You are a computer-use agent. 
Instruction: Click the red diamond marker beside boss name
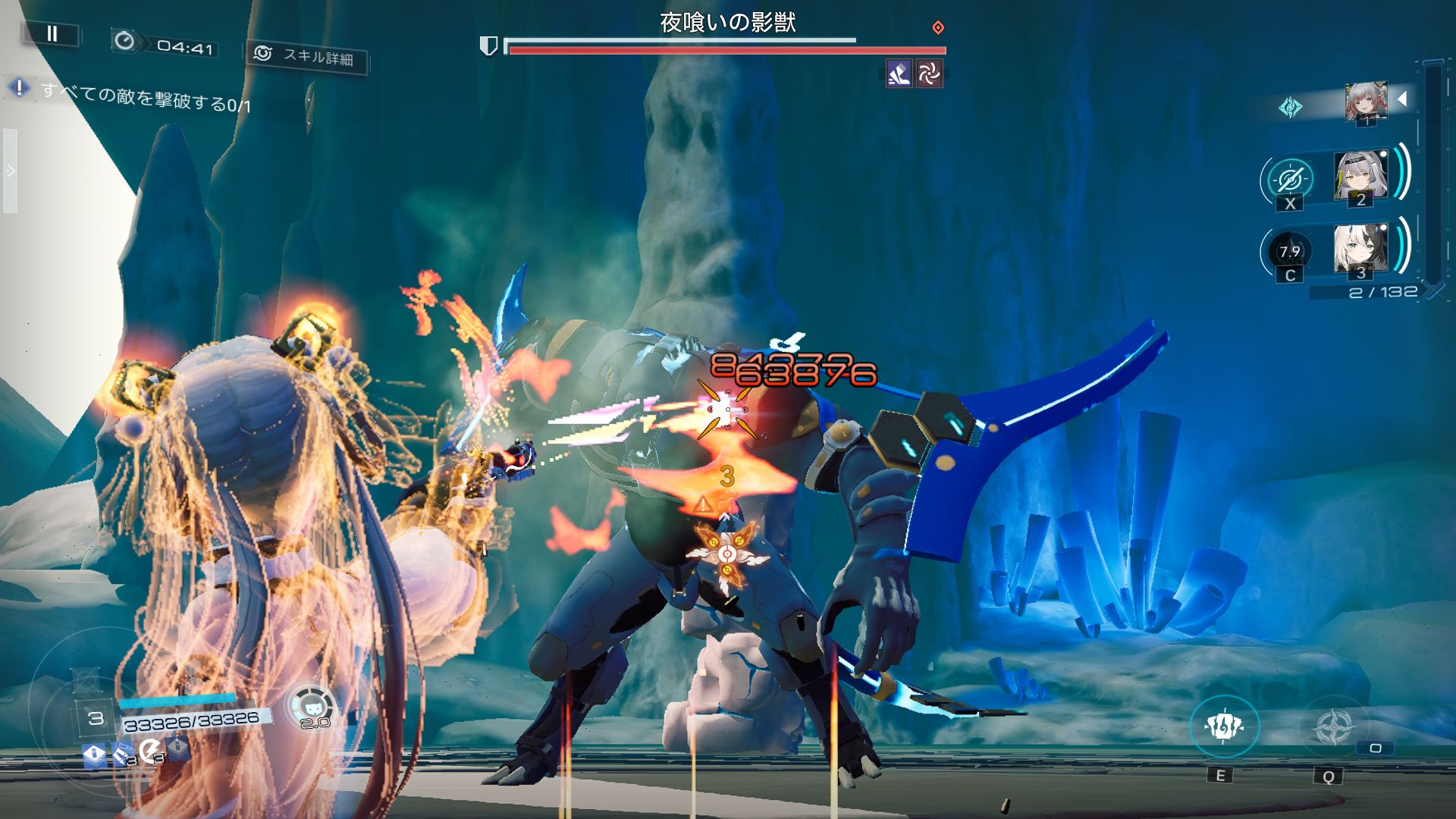[x=938, y=28]
